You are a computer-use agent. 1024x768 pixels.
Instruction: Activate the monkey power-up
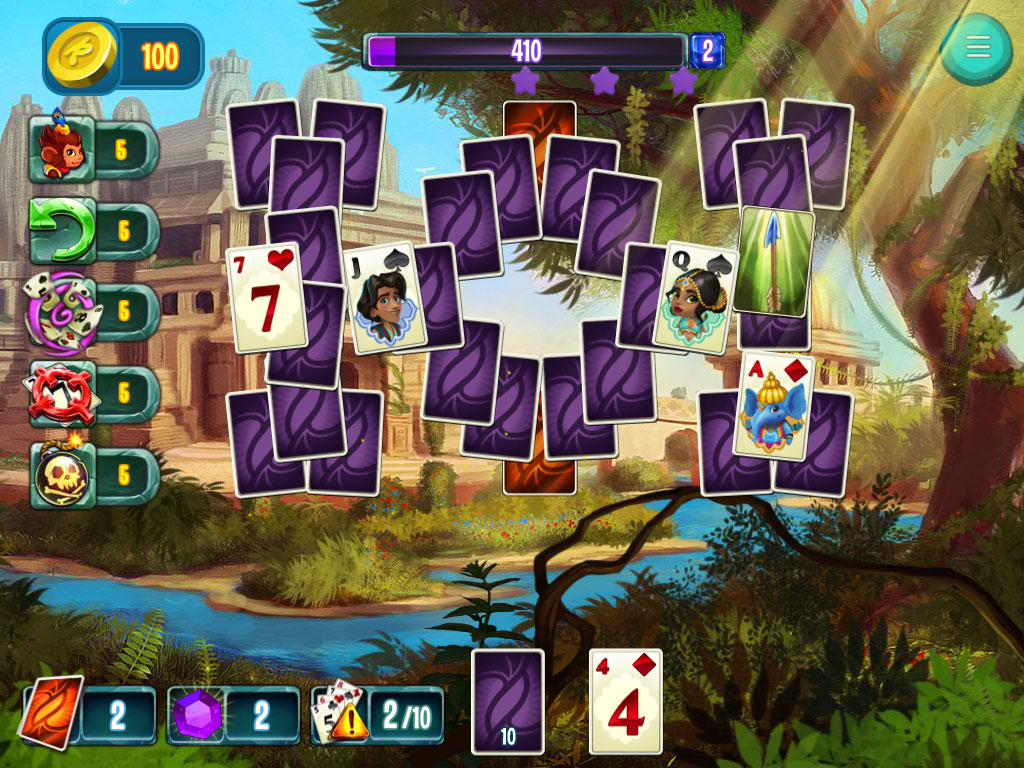[63, 150]
